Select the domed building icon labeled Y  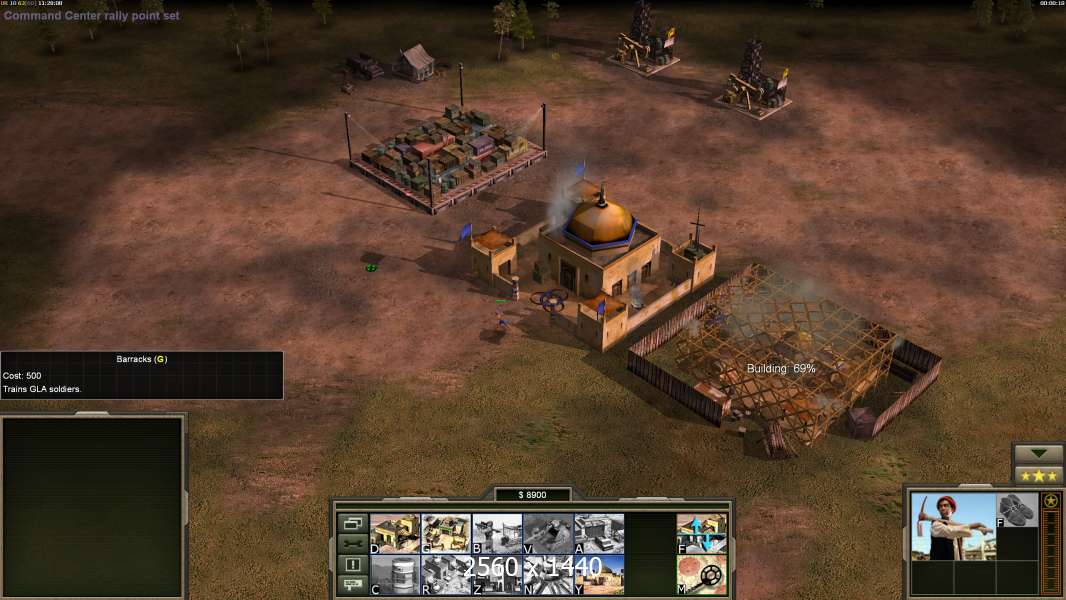pyautogui.click(x=599, y=574)
